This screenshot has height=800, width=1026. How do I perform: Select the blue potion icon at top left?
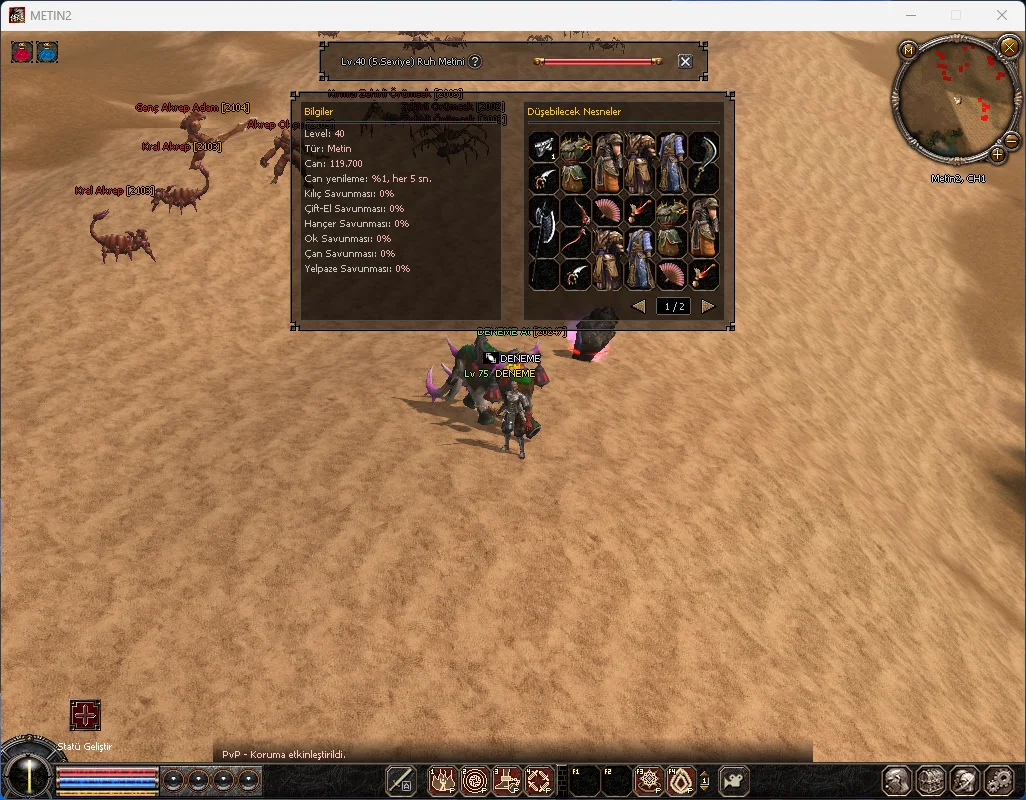(47, 52)
